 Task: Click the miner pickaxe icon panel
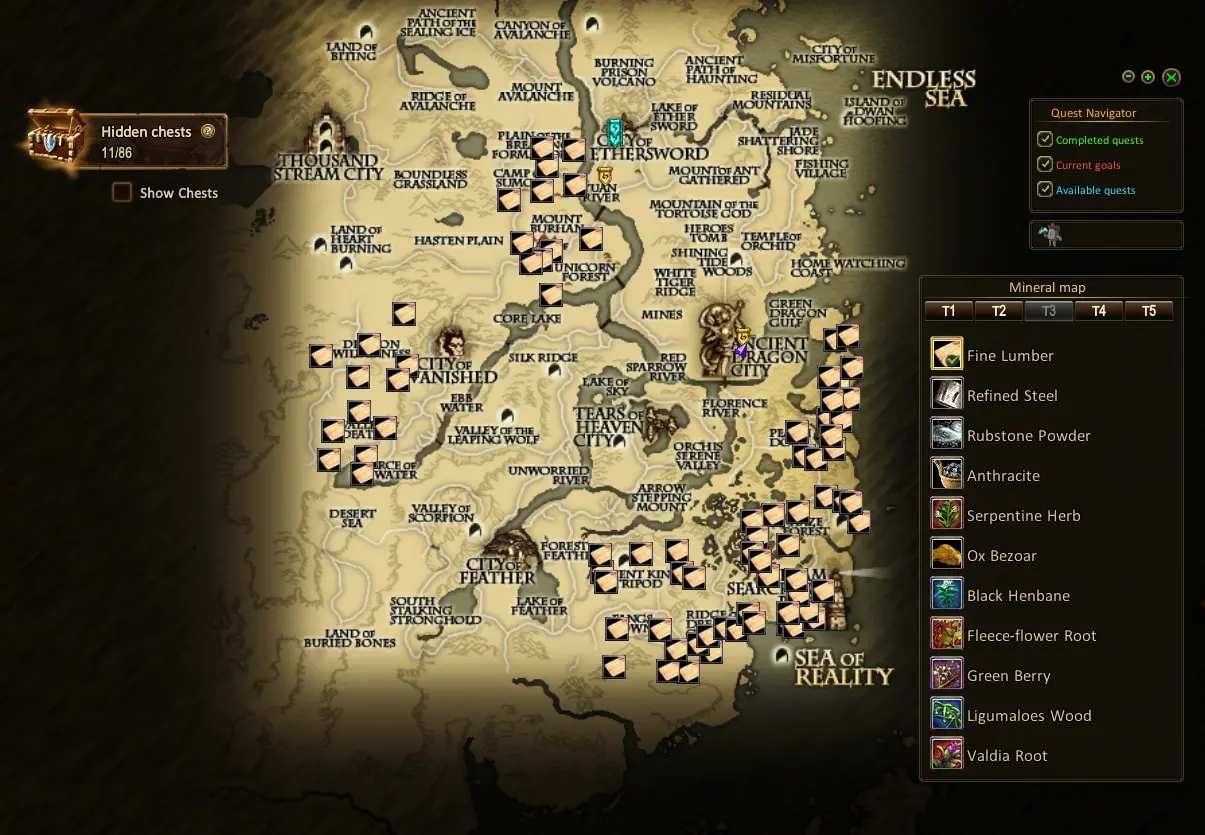pyautogui.click(x=1051, y=235)
